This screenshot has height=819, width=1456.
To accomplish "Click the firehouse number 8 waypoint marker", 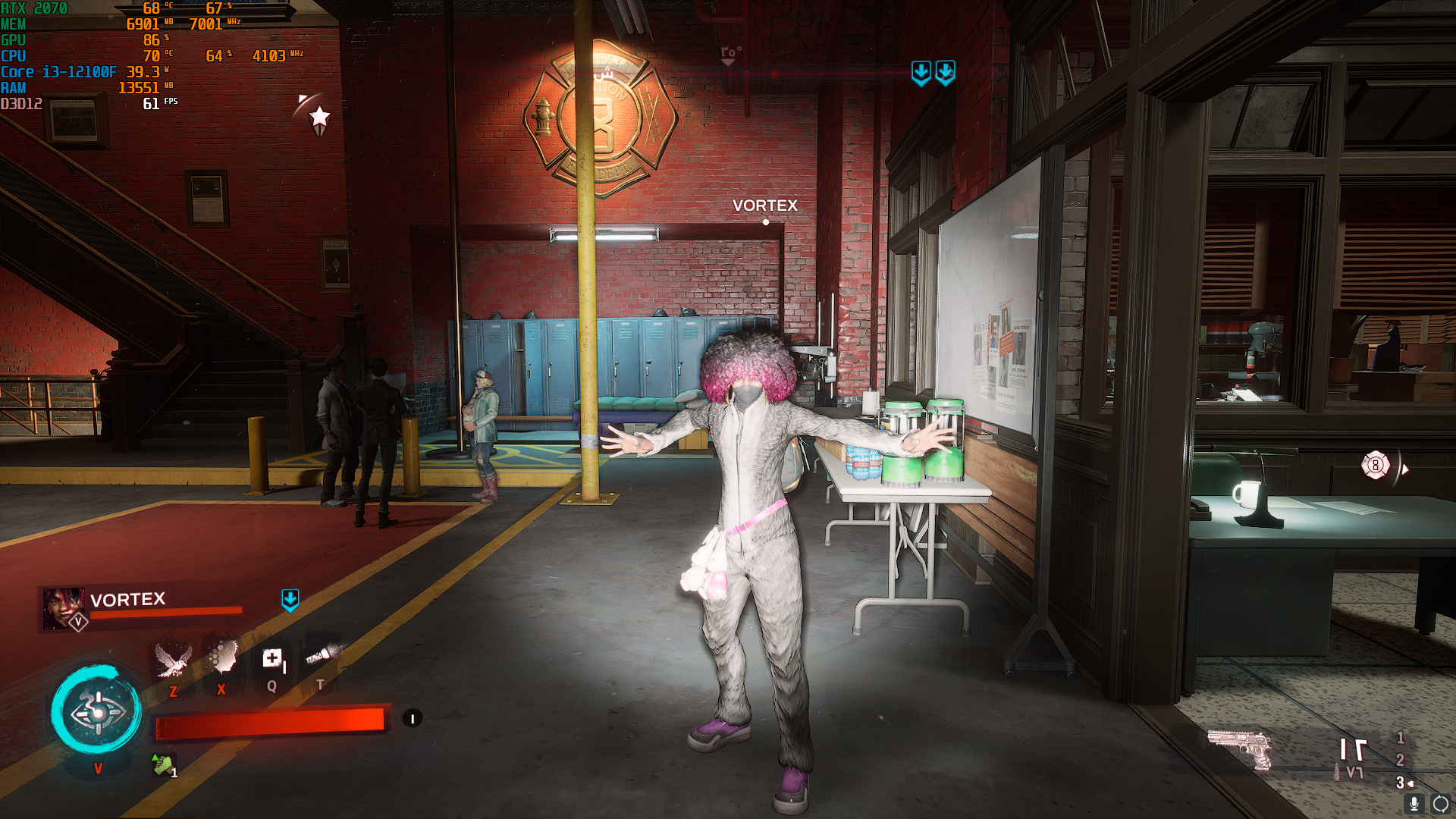I will tap(1376, 466).
